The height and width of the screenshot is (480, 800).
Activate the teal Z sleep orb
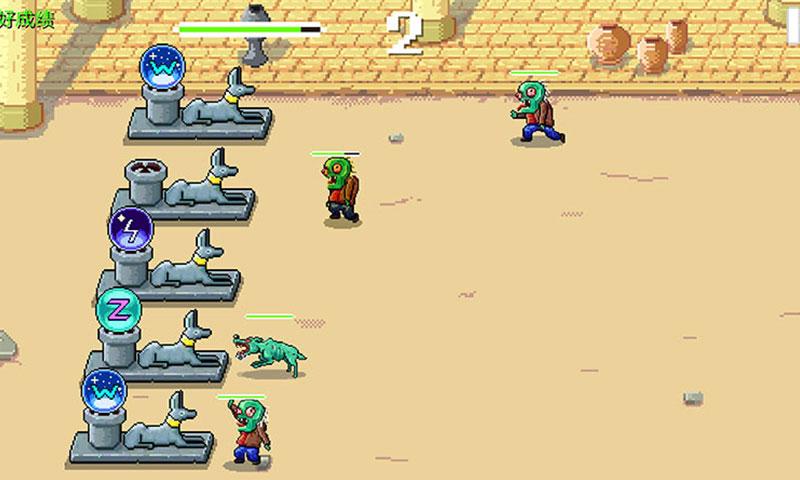click(118, 309)
